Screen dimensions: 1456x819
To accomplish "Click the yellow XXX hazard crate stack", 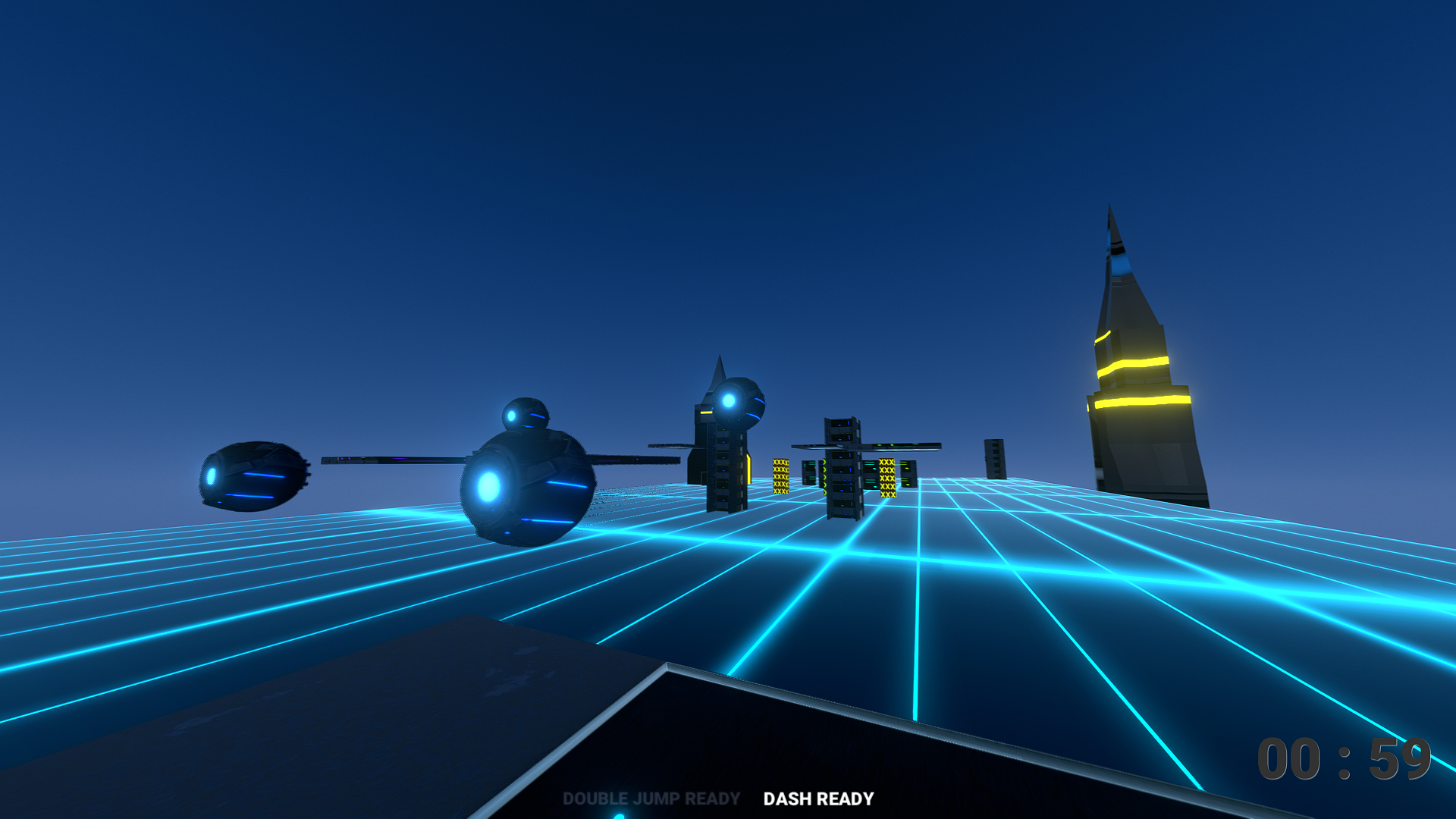I will pyautogui.click(x=781, y=478).
